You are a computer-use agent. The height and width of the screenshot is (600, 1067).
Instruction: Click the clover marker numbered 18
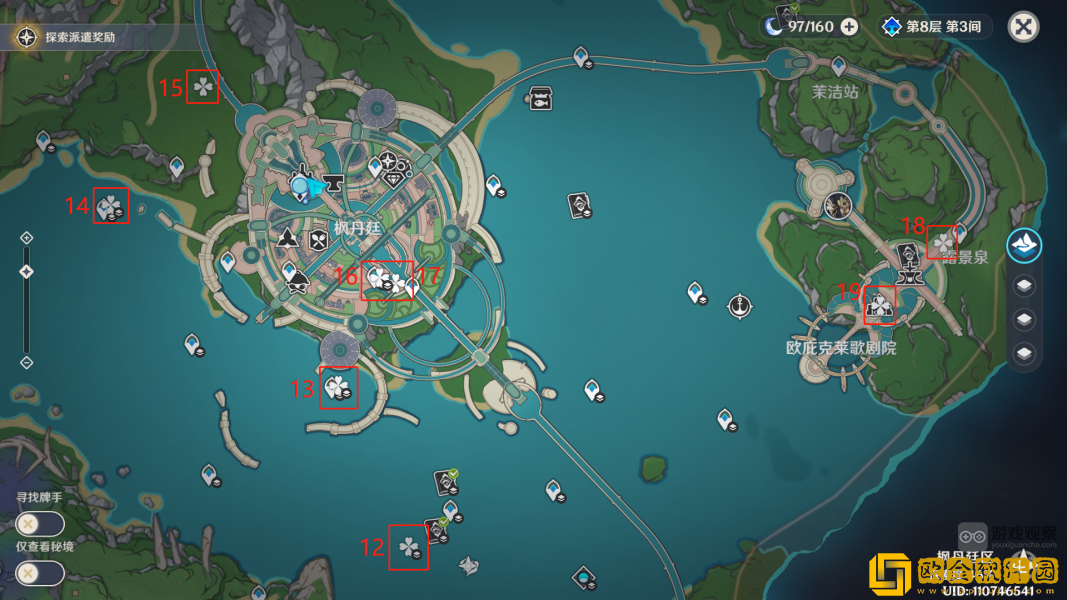tap(942, 242)
